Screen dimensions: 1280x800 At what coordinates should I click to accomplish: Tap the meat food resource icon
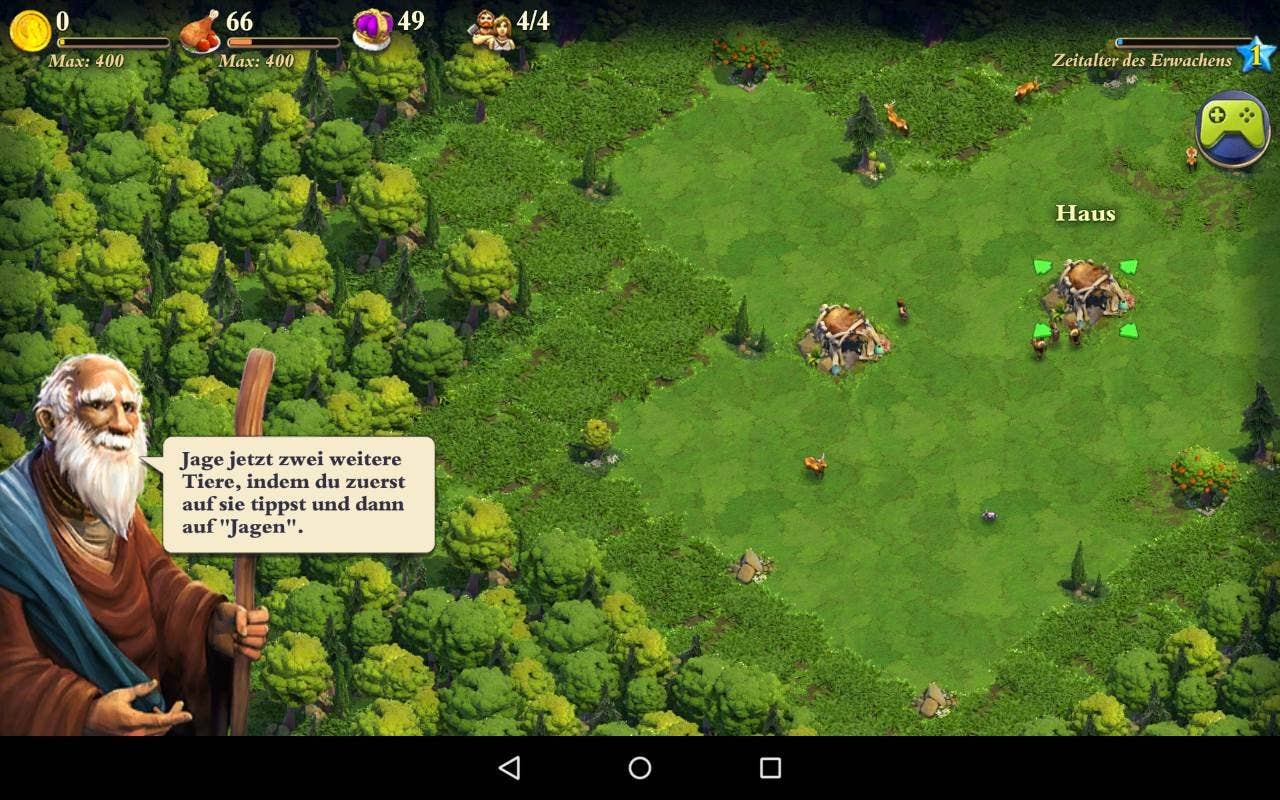click(x=200, y=31)
